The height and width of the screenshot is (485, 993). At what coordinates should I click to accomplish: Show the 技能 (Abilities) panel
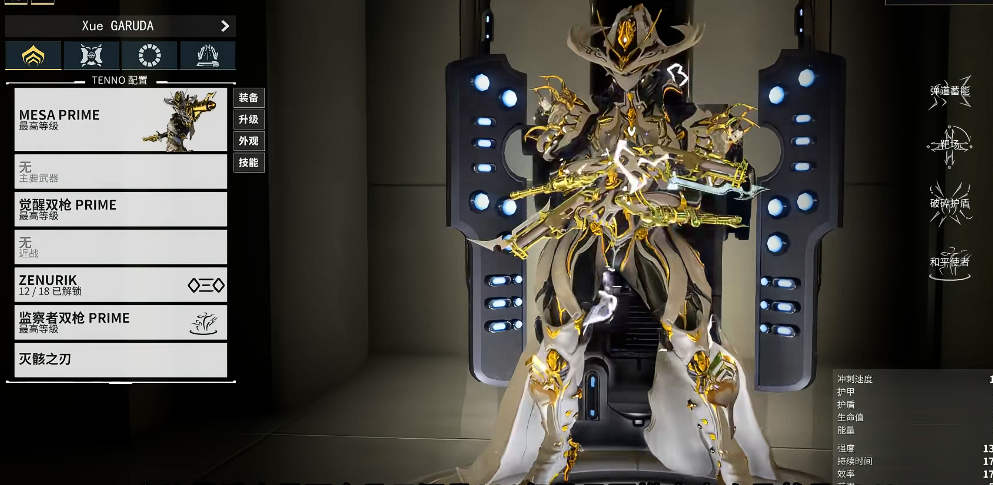(x=248, y=162)
